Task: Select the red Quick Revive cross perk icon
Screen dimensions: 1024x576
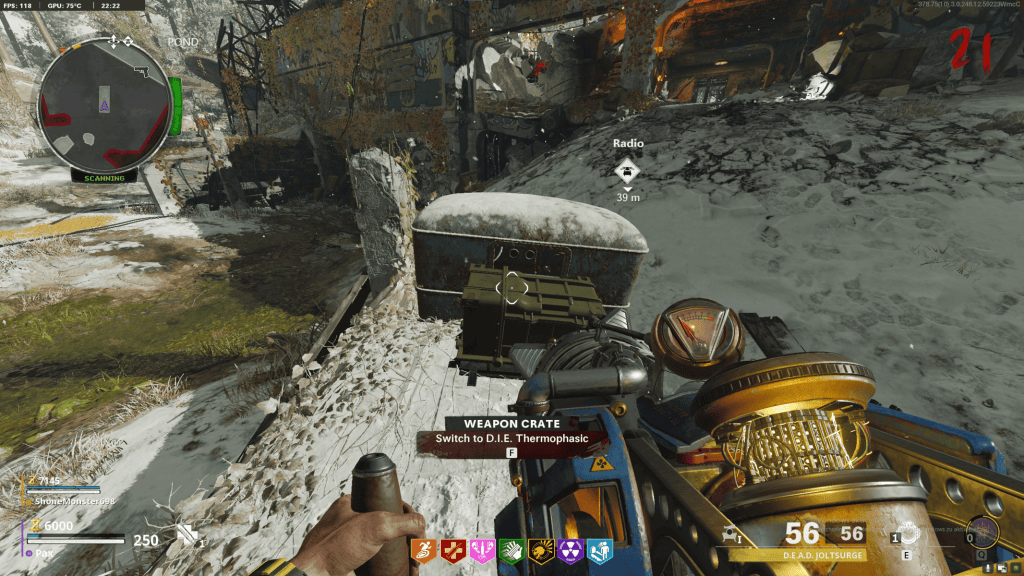Action: click(x=453, y=548)
